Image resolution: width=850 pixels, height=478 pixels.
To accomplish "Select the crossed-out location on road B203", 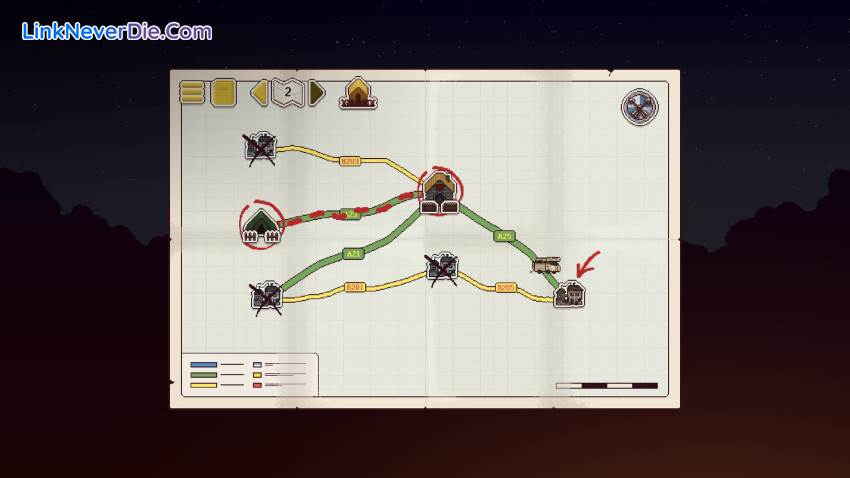I will tap(260, 148).
